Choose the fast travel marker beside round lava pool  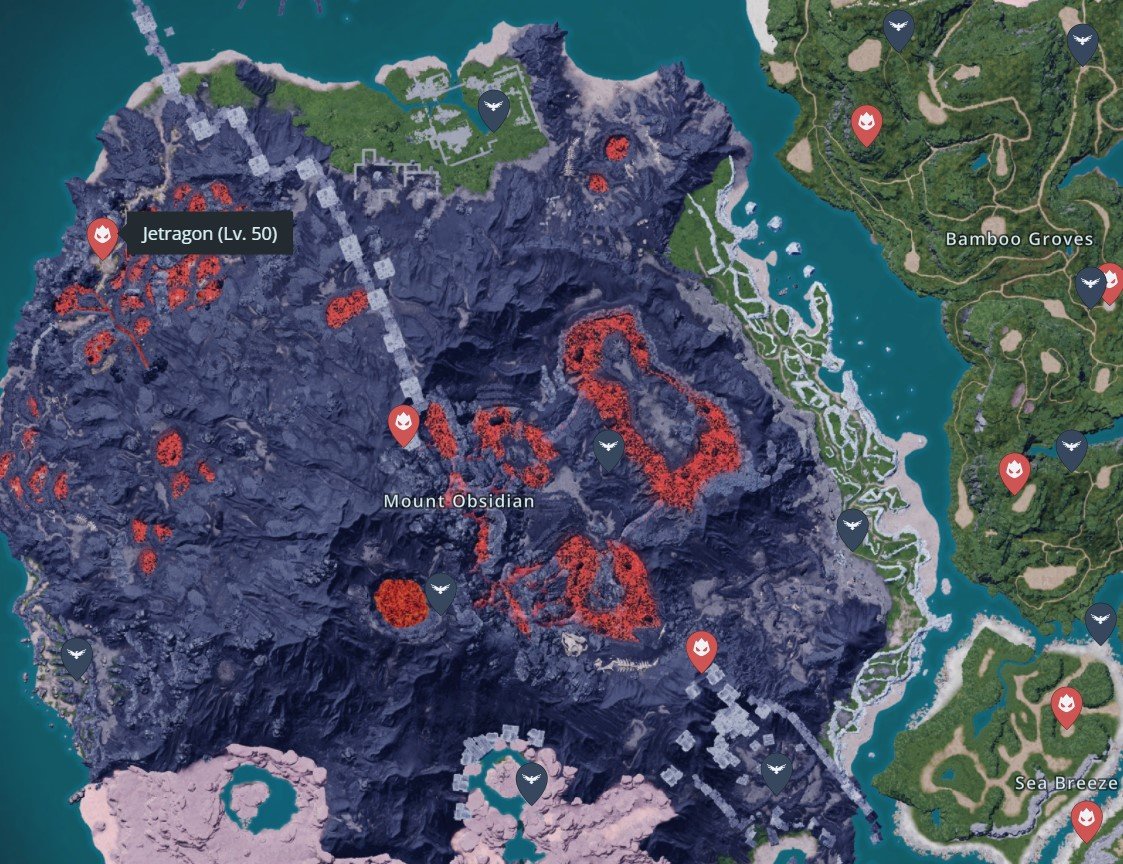click(441, 592)
